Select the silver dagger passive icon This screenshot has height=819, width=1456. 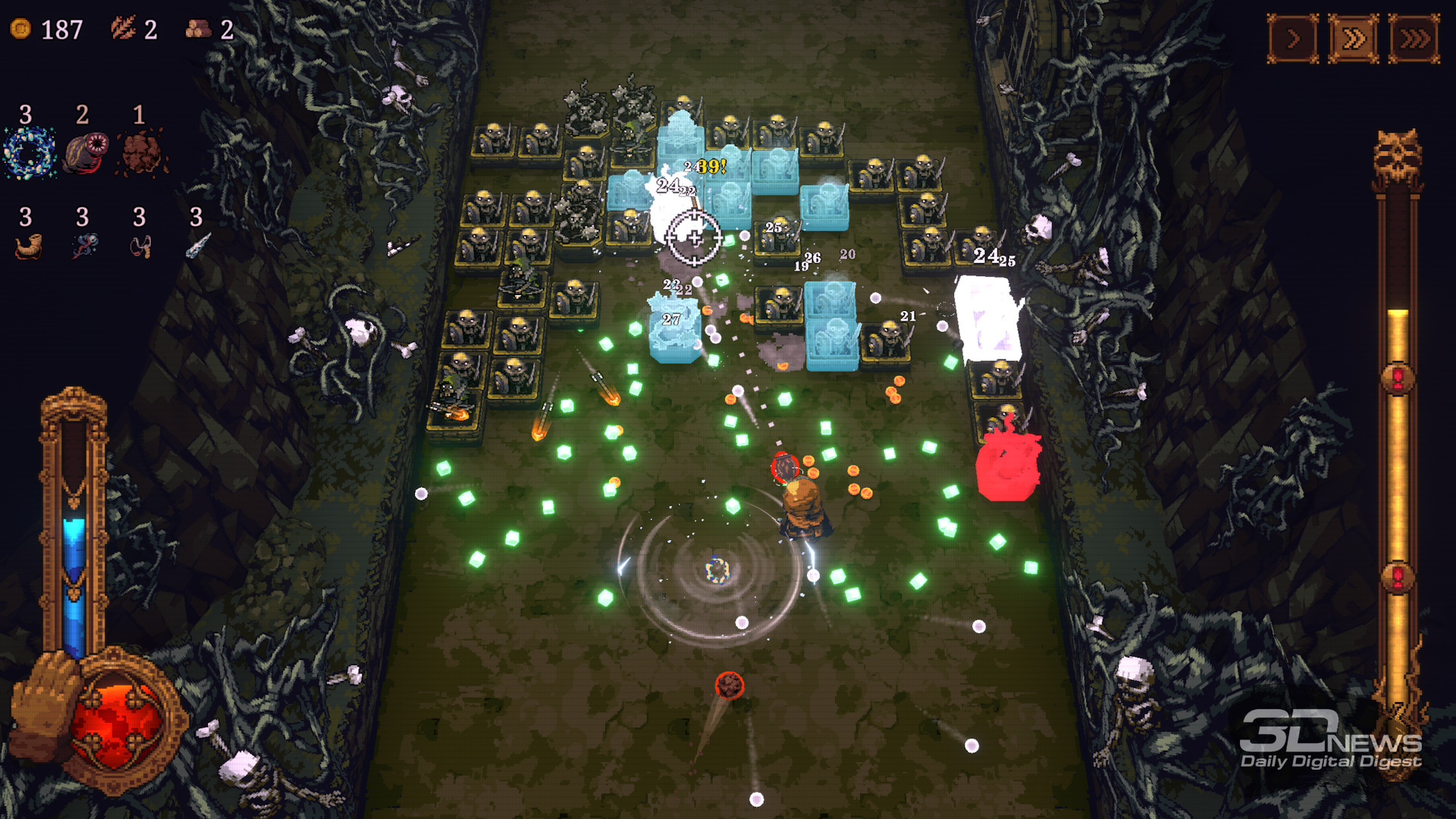pyautogui.click(x=199, y=245)
